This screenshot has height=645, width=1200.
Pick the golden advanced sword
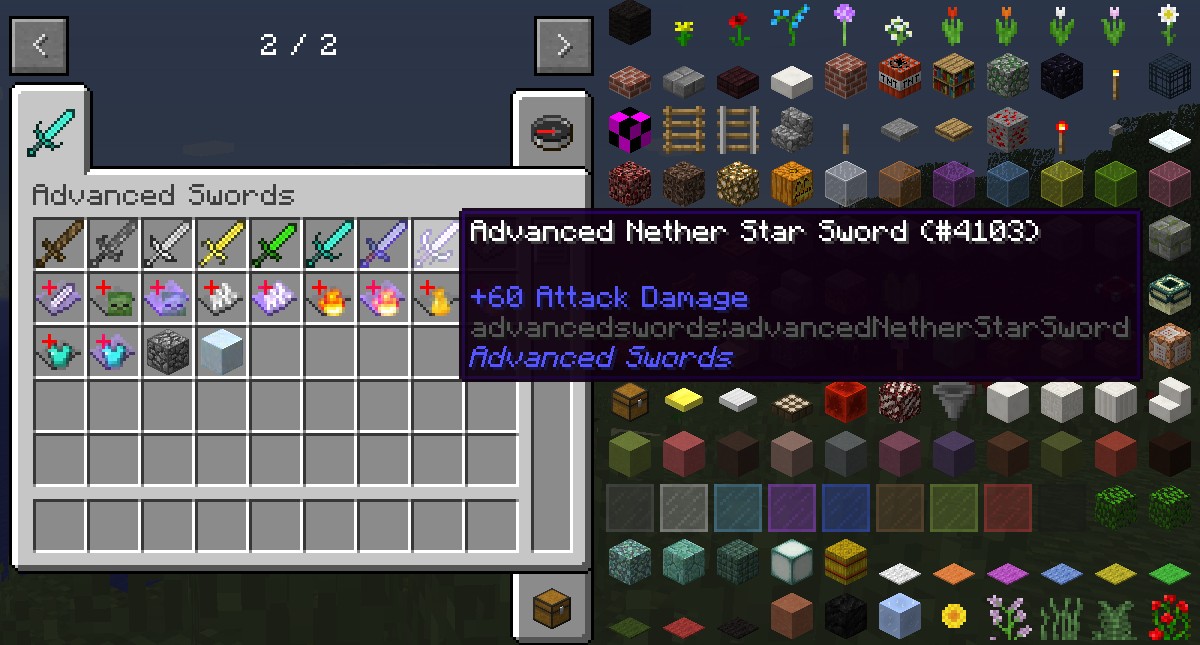222,244
